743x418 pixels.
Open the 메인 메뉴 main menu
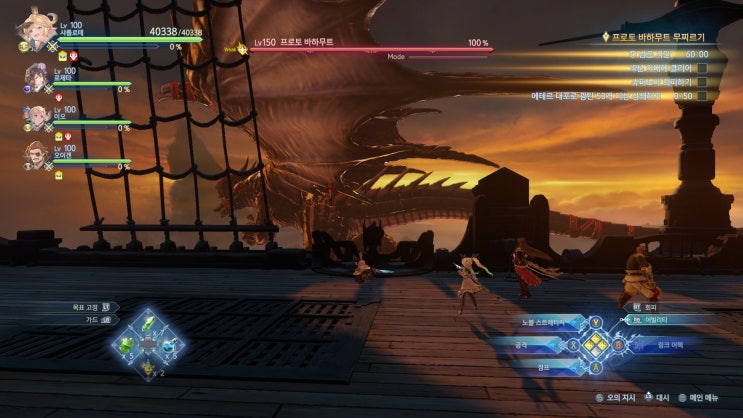point(708,398)
